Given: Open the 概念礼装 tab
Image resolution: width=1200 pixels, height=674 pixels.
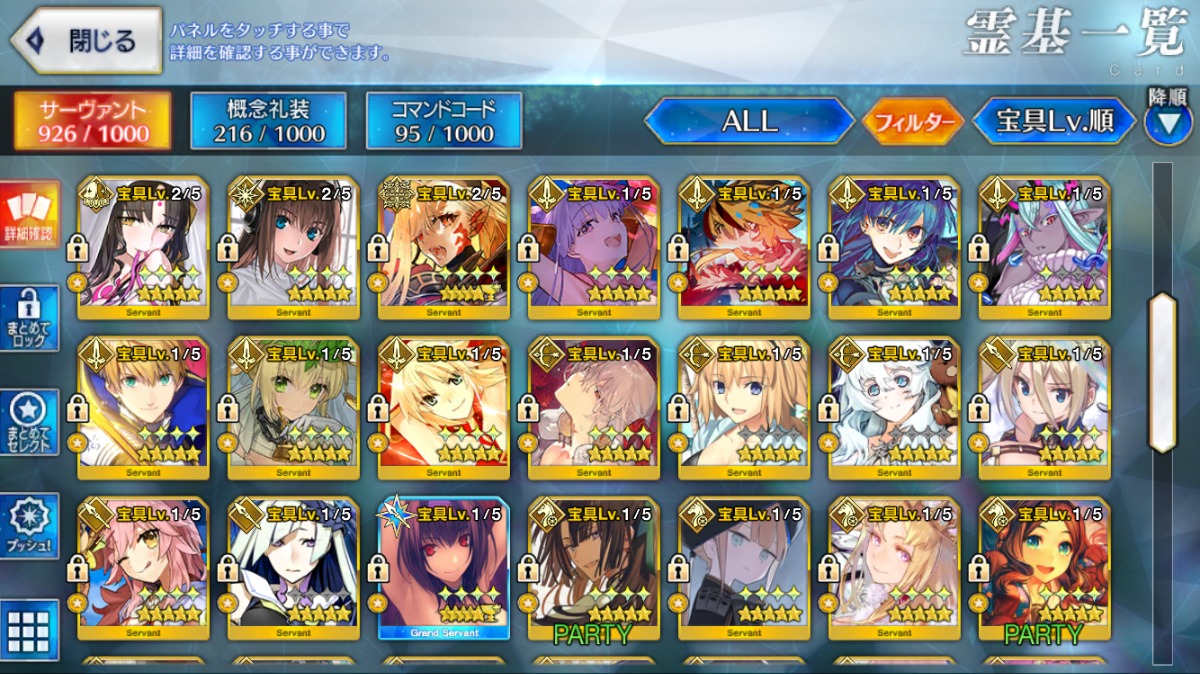Looking at the screenshot, I should [268, 121].
